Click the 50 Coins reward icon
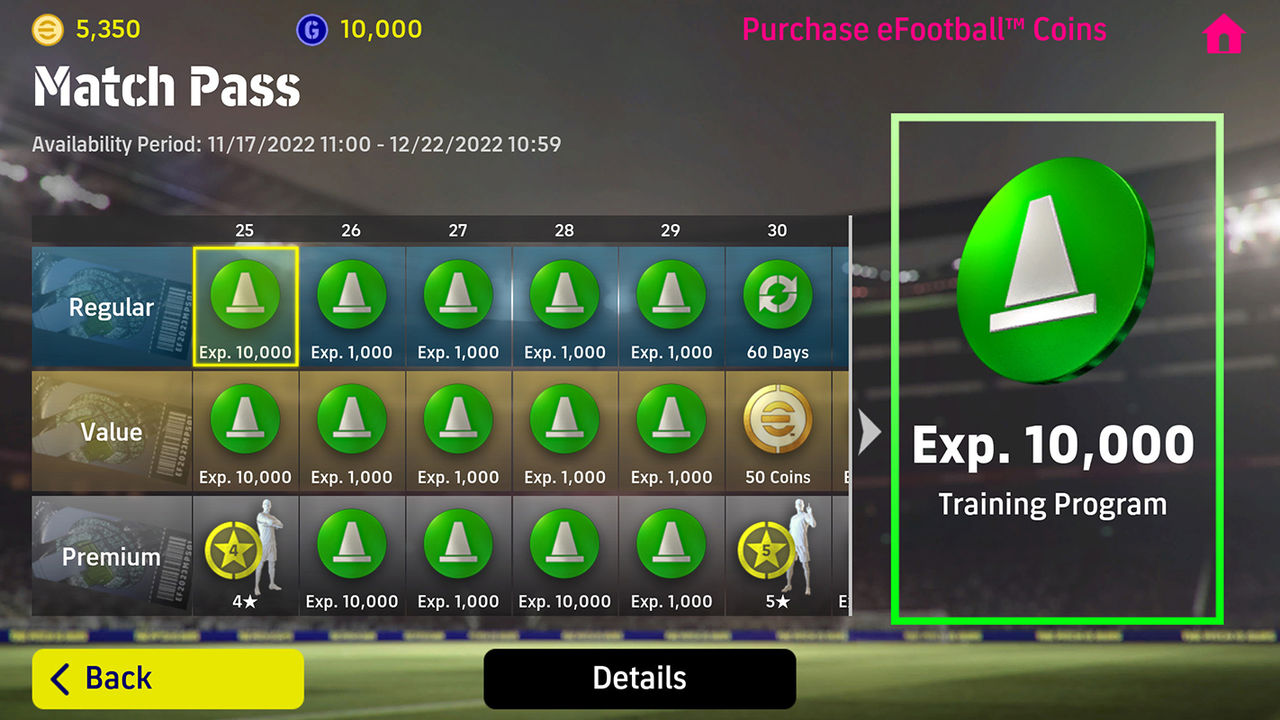The image size is (1280, 720). click(x=777, y=421)
